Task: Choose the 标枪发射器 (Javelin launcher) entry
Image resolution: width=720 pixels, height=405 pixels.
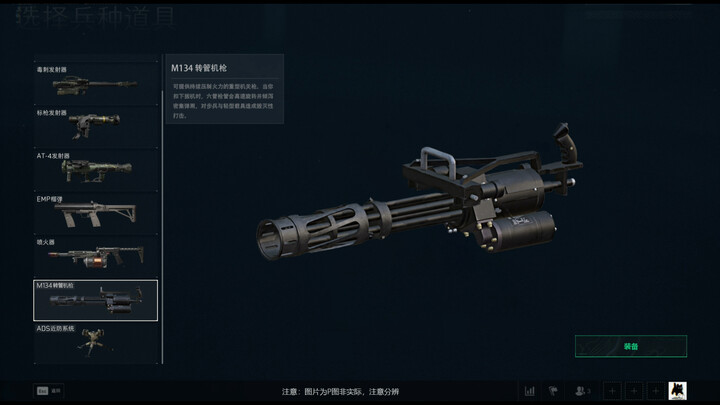Action: [x=95, y=127]
